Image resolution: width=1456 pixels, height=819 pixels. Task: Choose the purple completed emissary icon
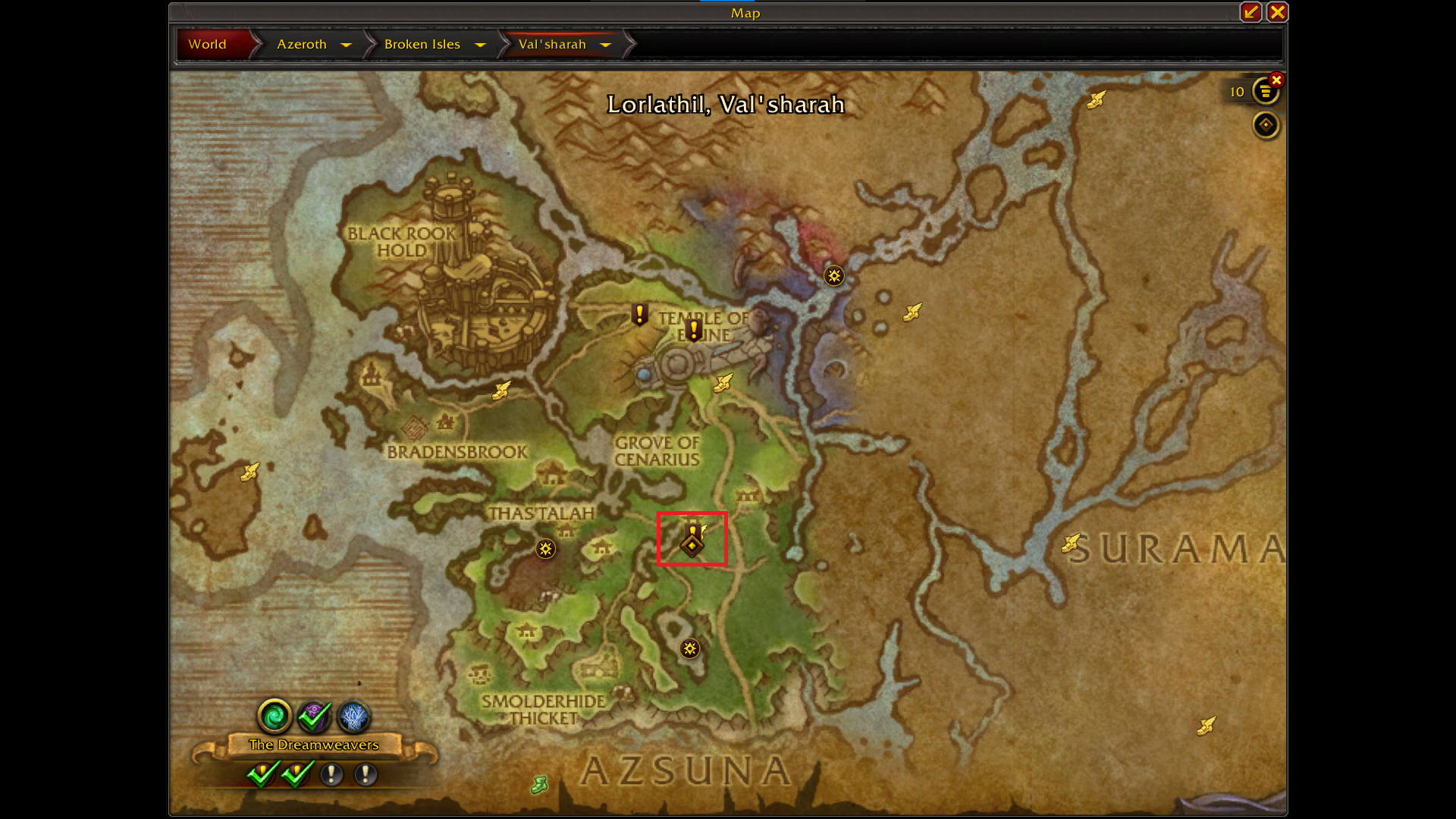(314, 715)
